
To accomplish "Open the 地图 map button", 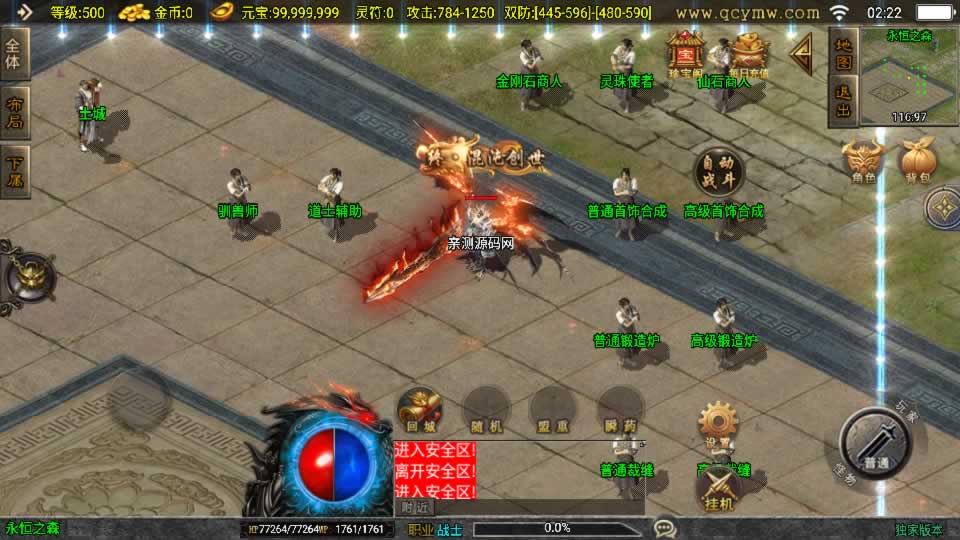I will [844, 54].
